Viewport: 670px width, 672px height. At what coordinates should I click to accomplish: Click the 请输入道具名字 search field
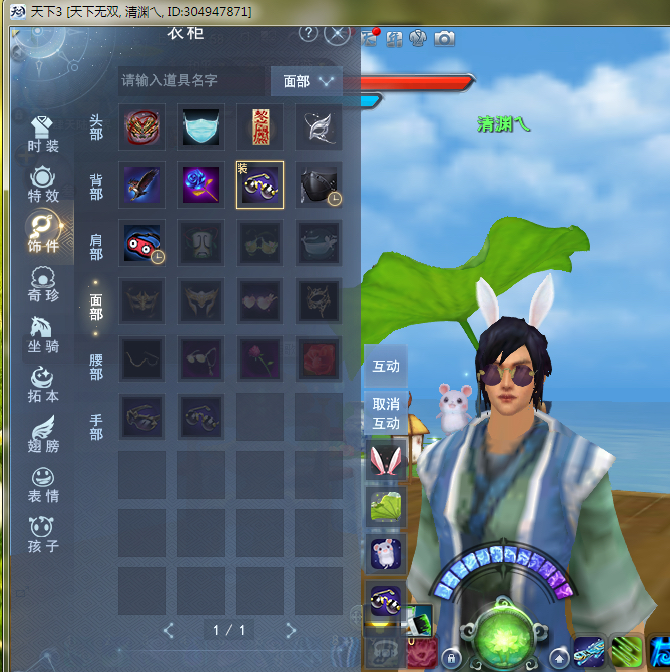190,80
